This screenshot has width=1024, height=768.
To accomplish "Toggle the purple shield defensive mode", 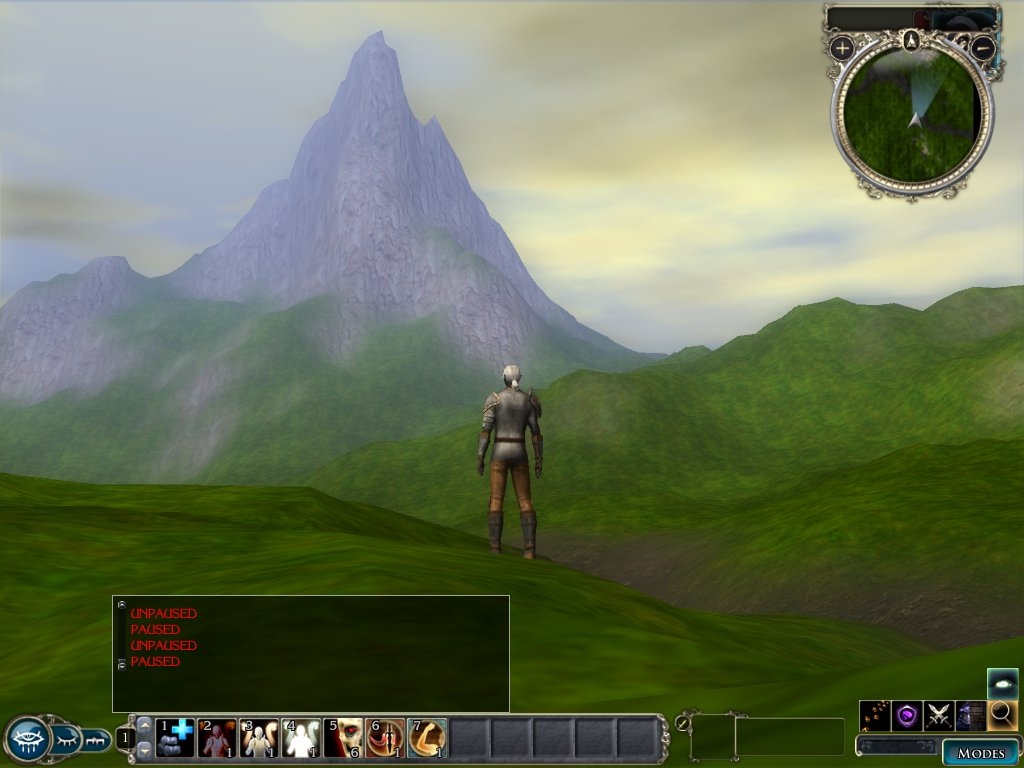I will coord(906,715).
